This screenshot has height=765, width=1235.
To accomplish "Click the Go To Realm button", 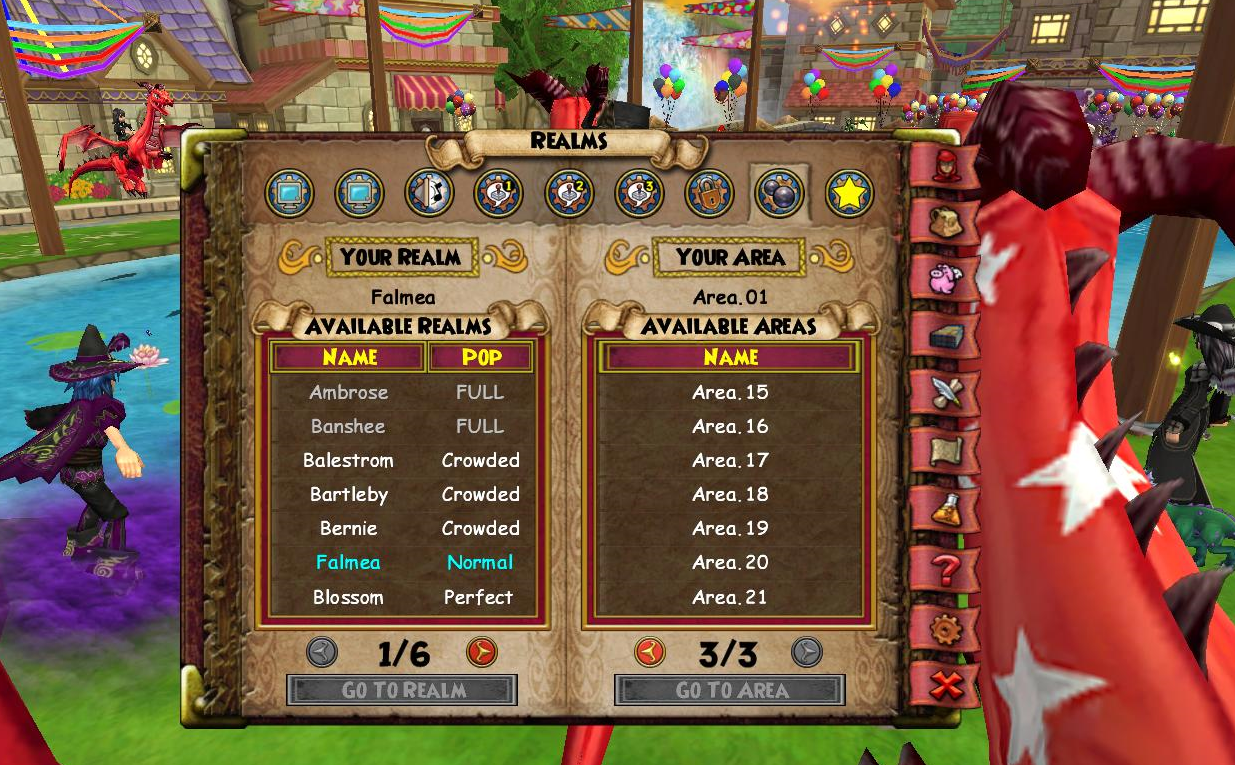I will point(402,690).
